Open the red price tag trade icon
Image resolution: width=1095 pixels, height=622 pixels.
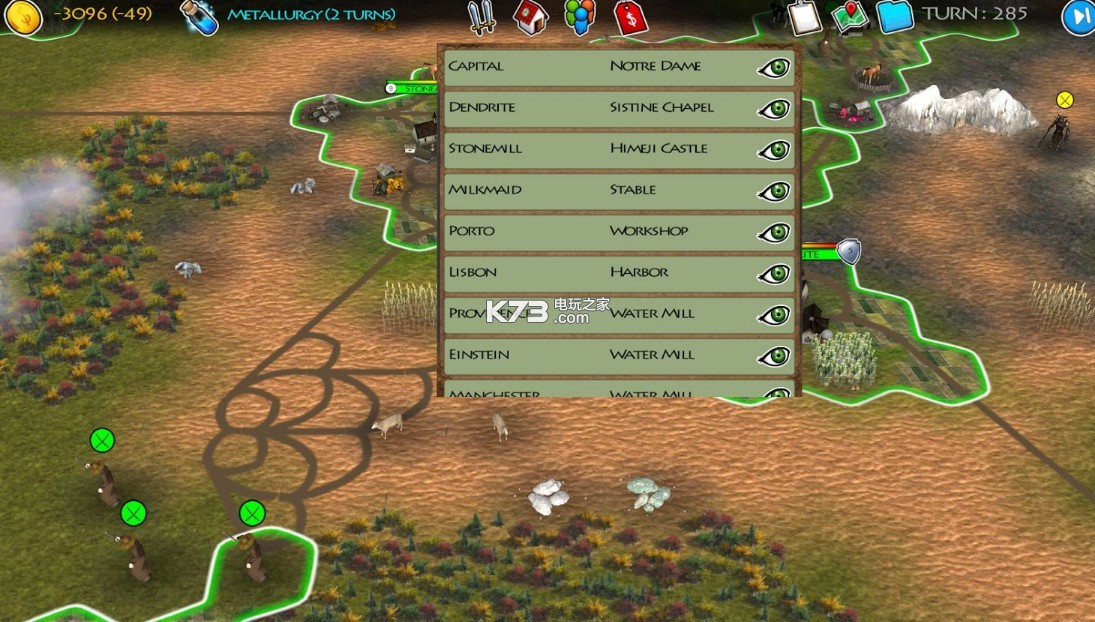pyautogui.click(x=630, y=17)
